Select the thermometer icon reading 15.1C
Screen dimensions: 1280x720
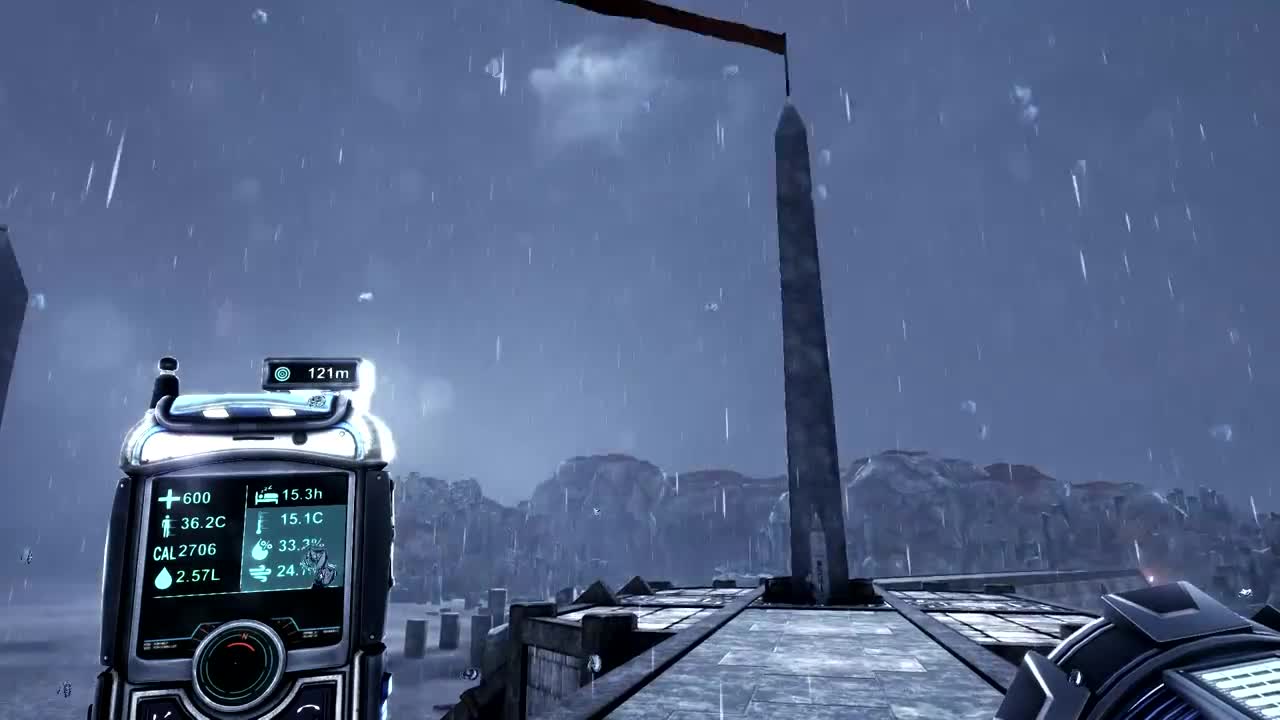[260, 521]
